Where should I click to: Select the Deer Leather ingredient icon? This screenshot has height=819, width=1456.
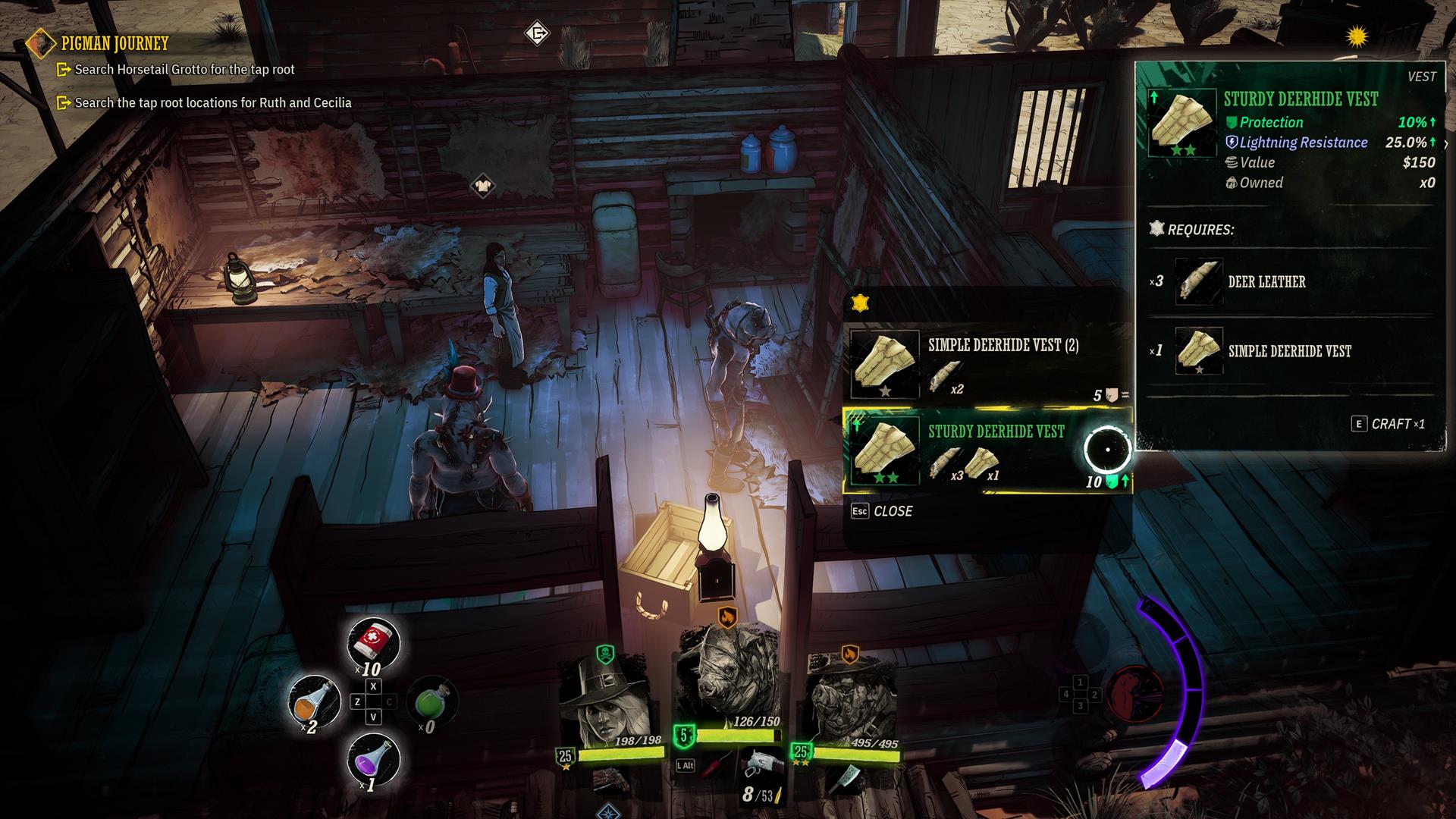pos(1198,281)
